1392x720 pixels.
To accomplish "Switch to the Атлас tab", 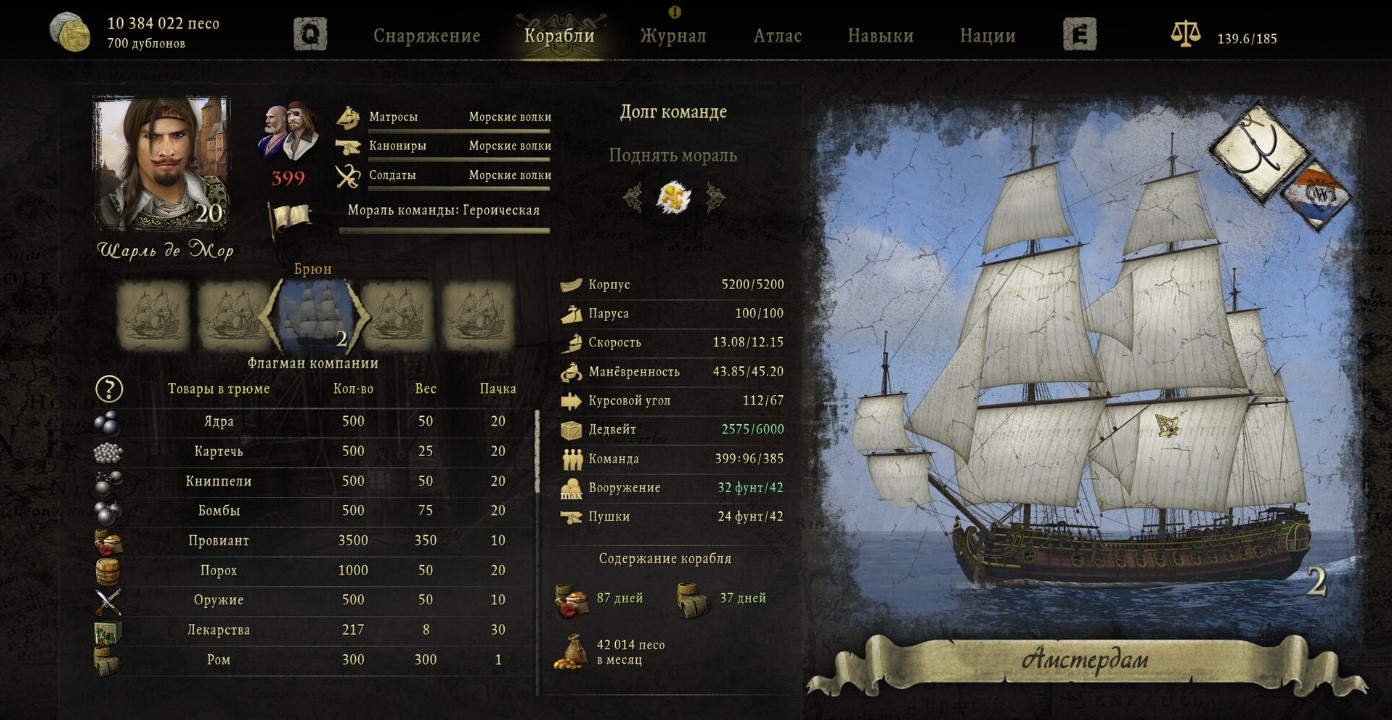I will click(x=777, y=36).
